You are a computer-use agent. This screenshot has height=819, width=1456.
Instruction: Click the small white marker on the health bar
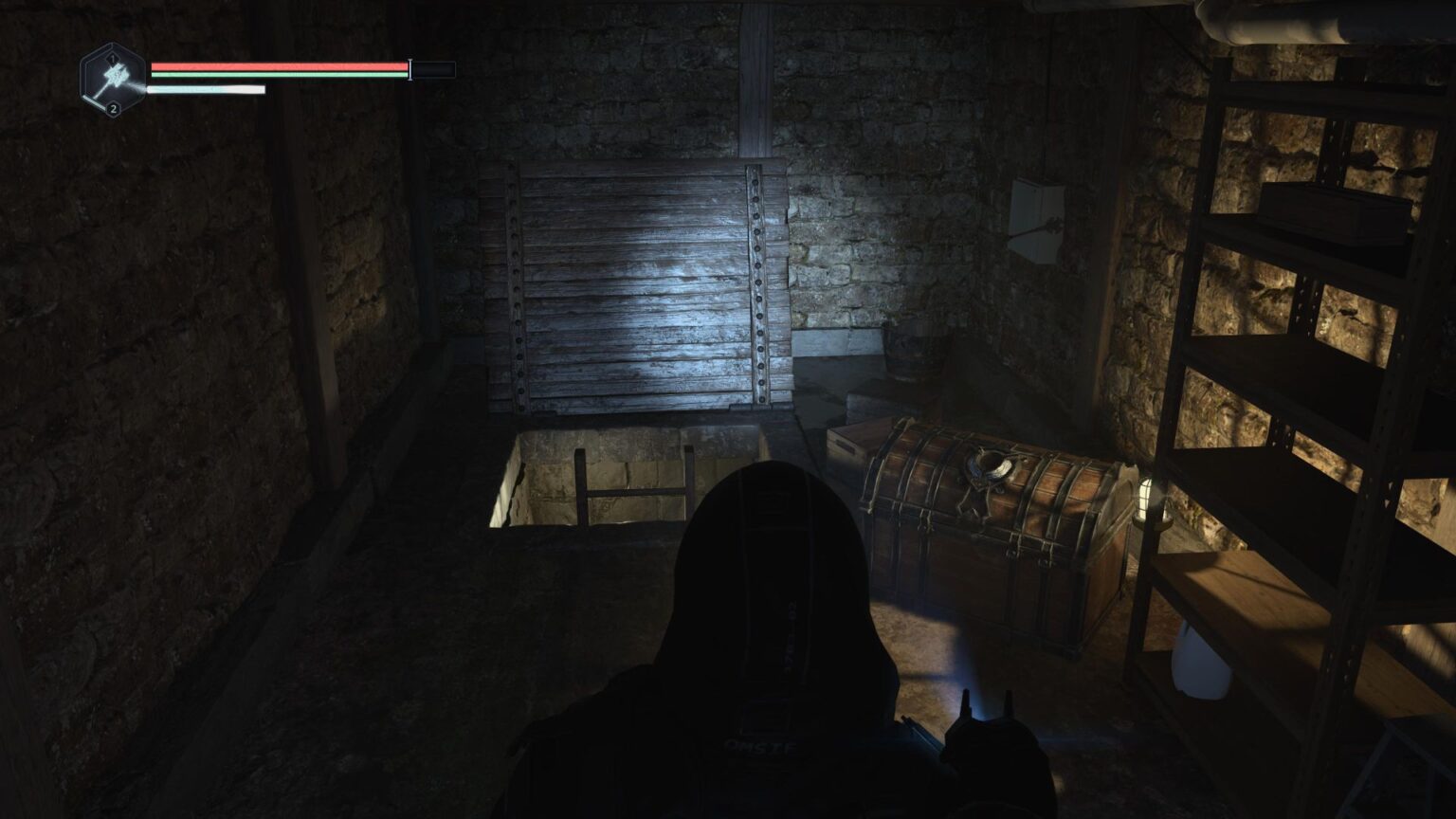coord(409,68)
